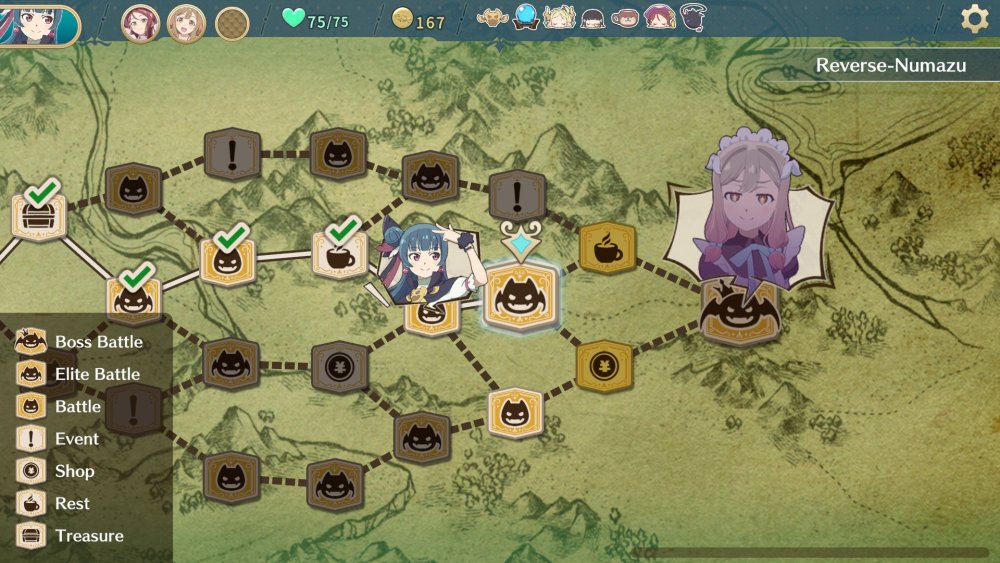Open the settings gear menu
The height and width of the screenshot is (563, 1000).
tap(974, 19)
